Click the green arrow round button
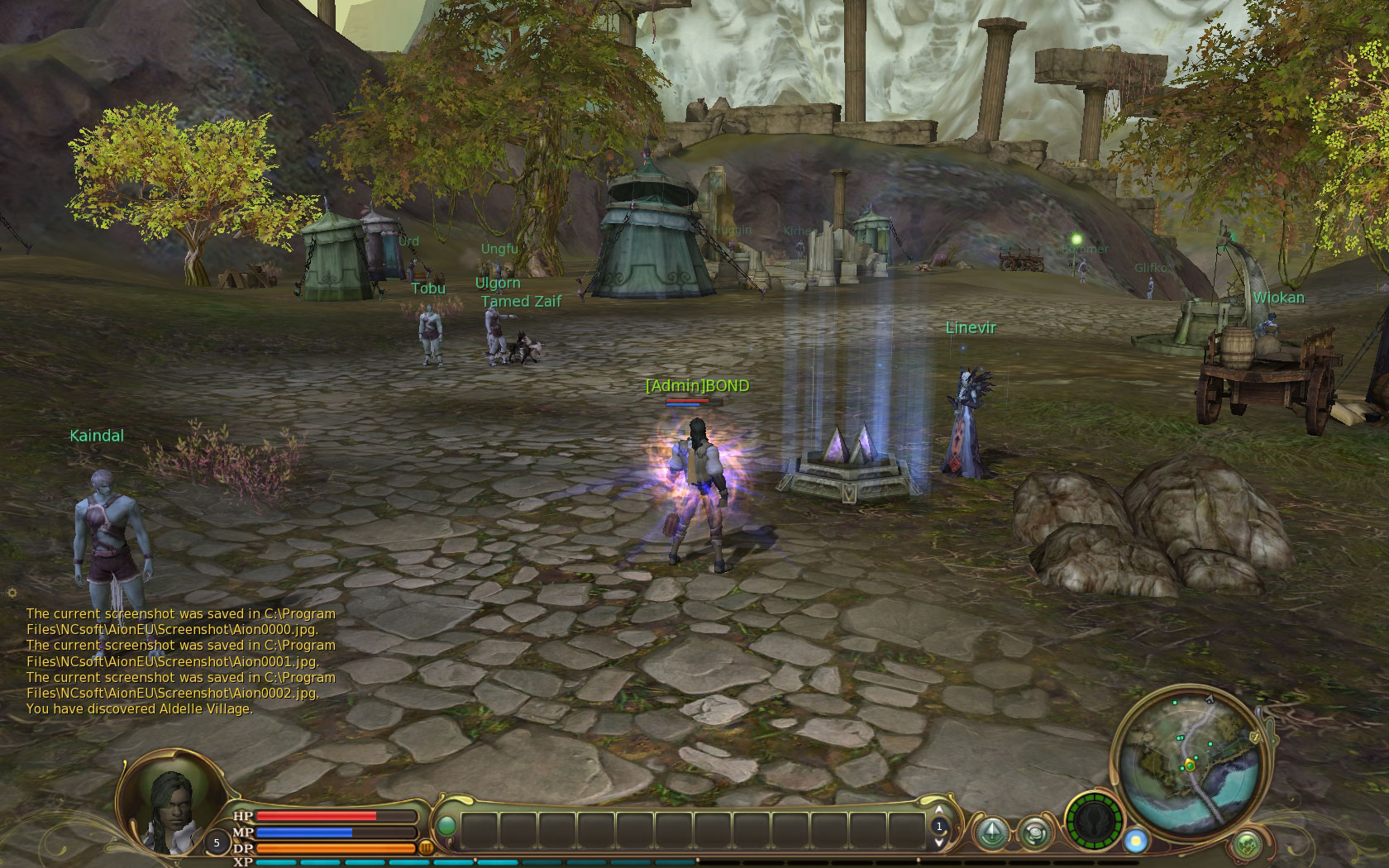 coord(991,832)
